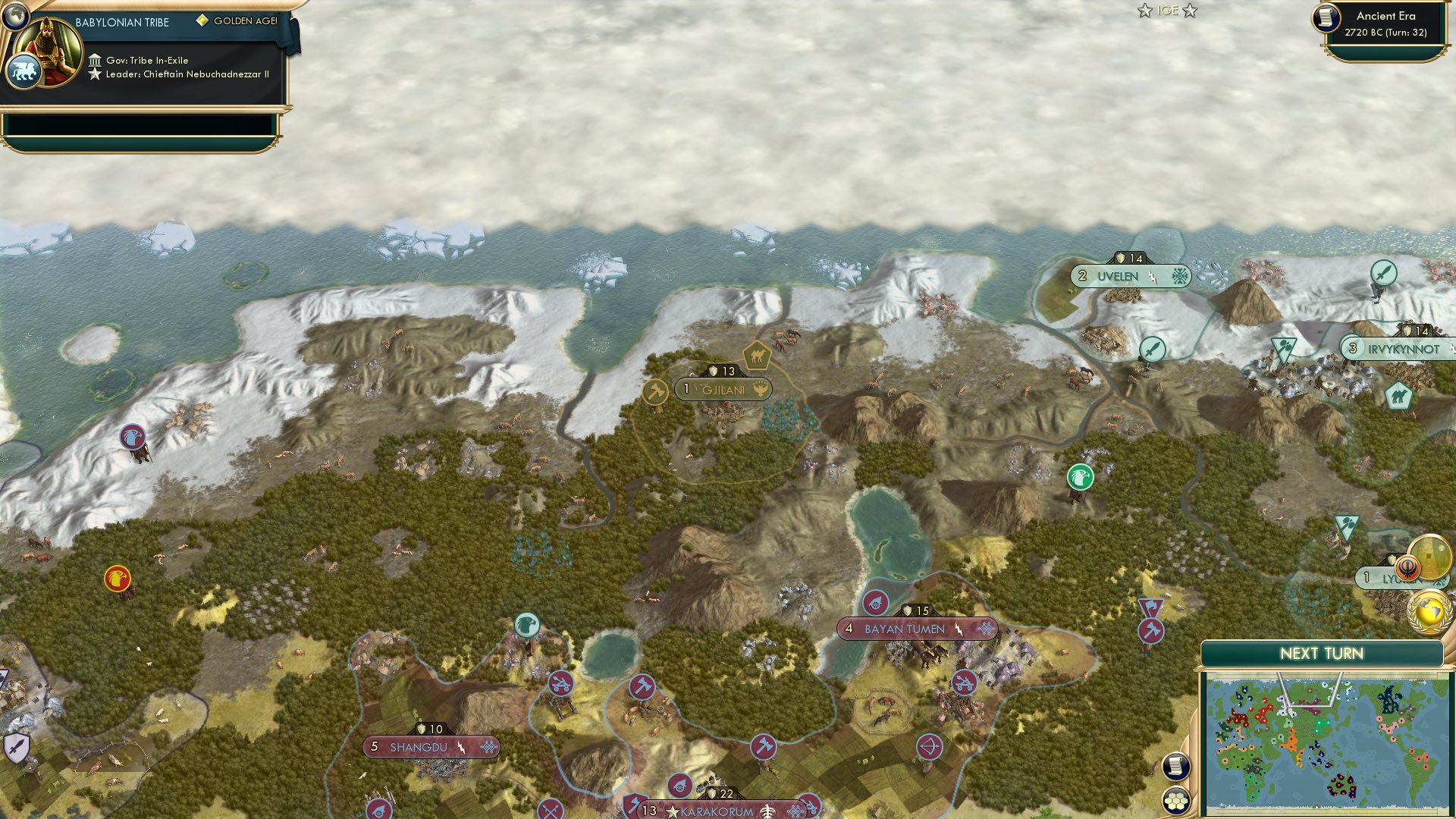
Task: Click the star icon left of IGE
Action: tap(1146, 11)
